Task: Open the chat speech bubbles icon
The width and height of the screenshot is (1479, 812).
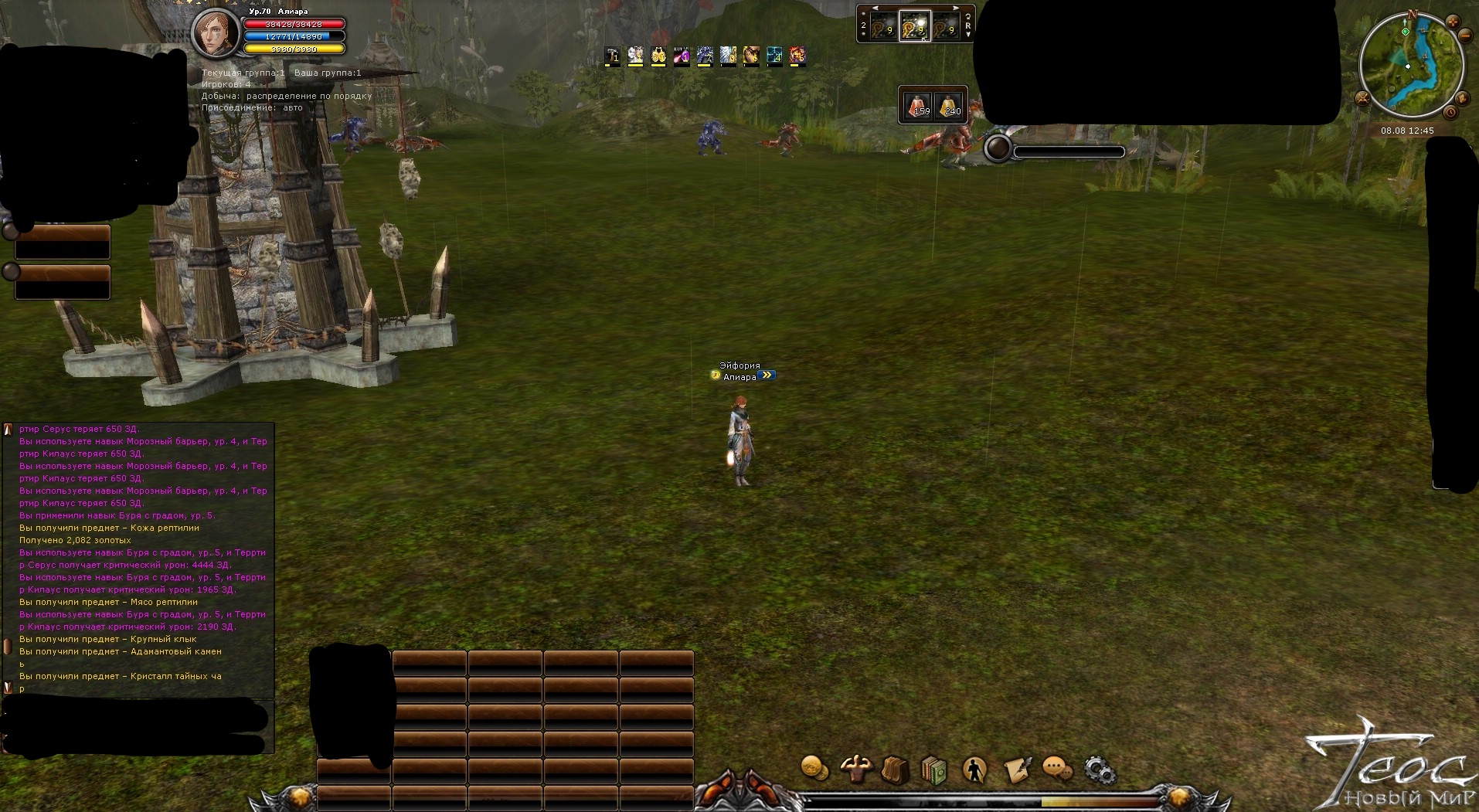Action: (x=1057, y=769)
